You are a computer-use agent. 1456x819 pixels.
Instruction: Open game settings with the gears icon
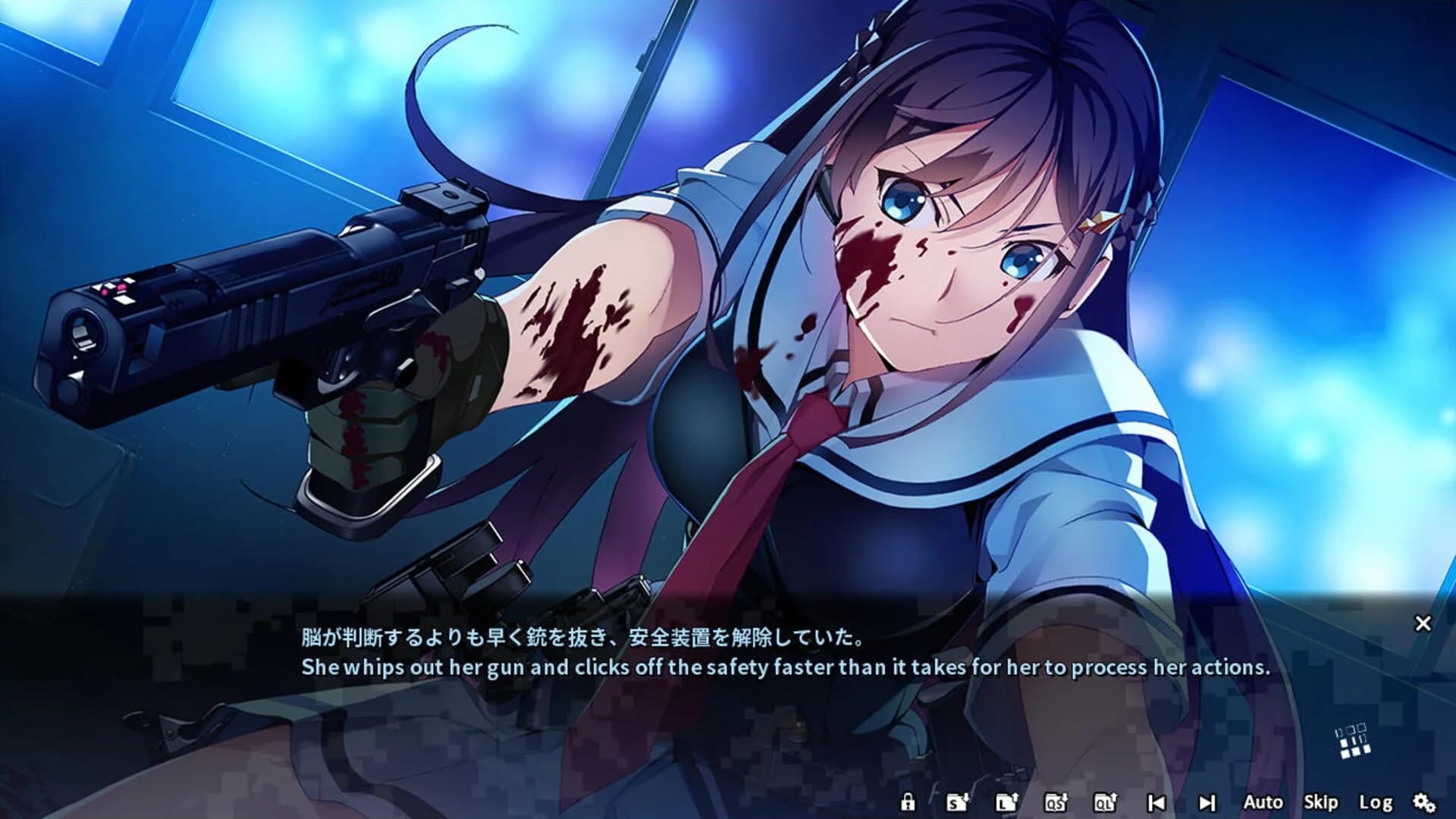pos(1423,802)
